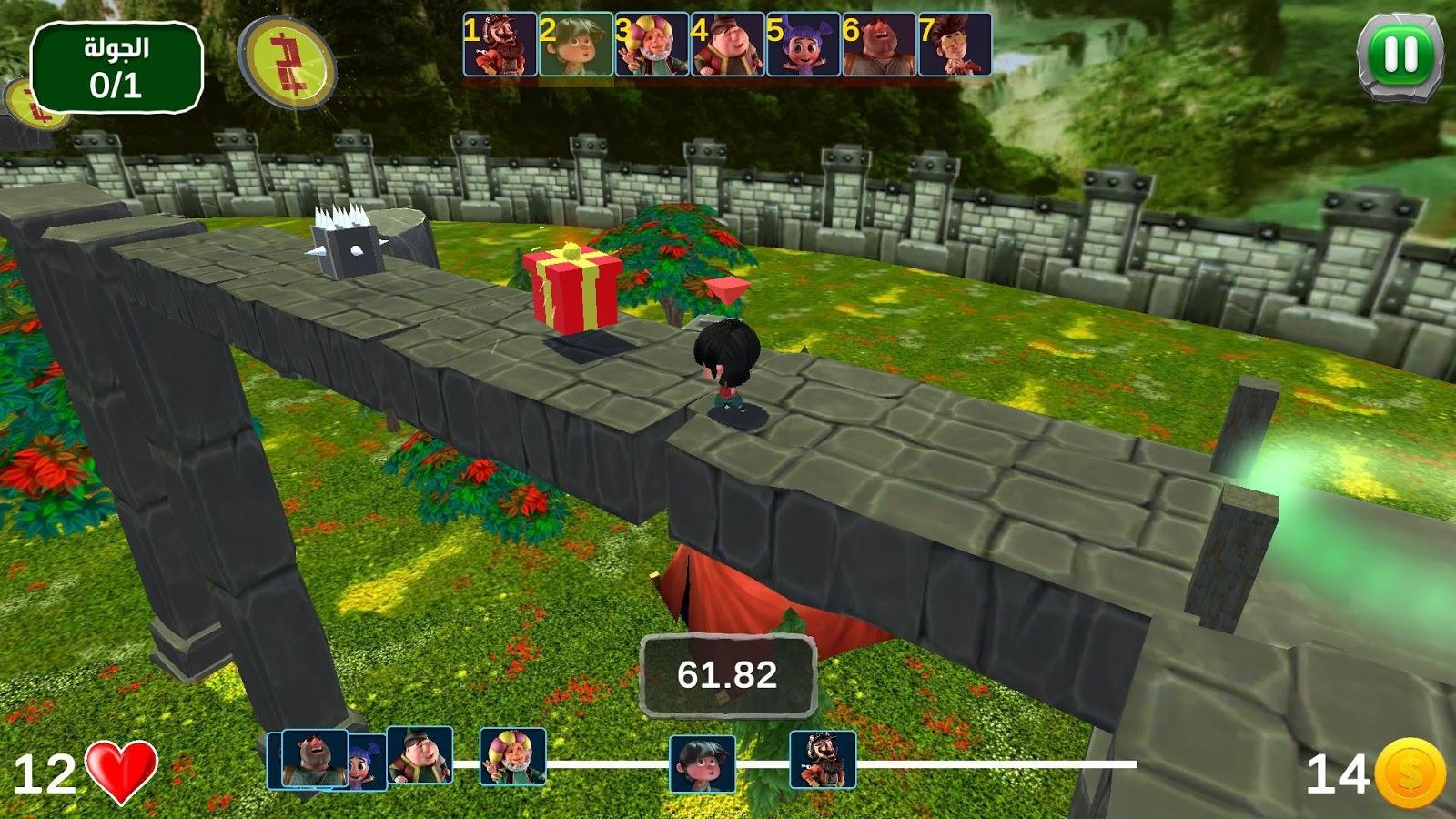Screen dimensions: 1456x819
Task: Select the rank 6 racer portrait
Action: (878, 45)
